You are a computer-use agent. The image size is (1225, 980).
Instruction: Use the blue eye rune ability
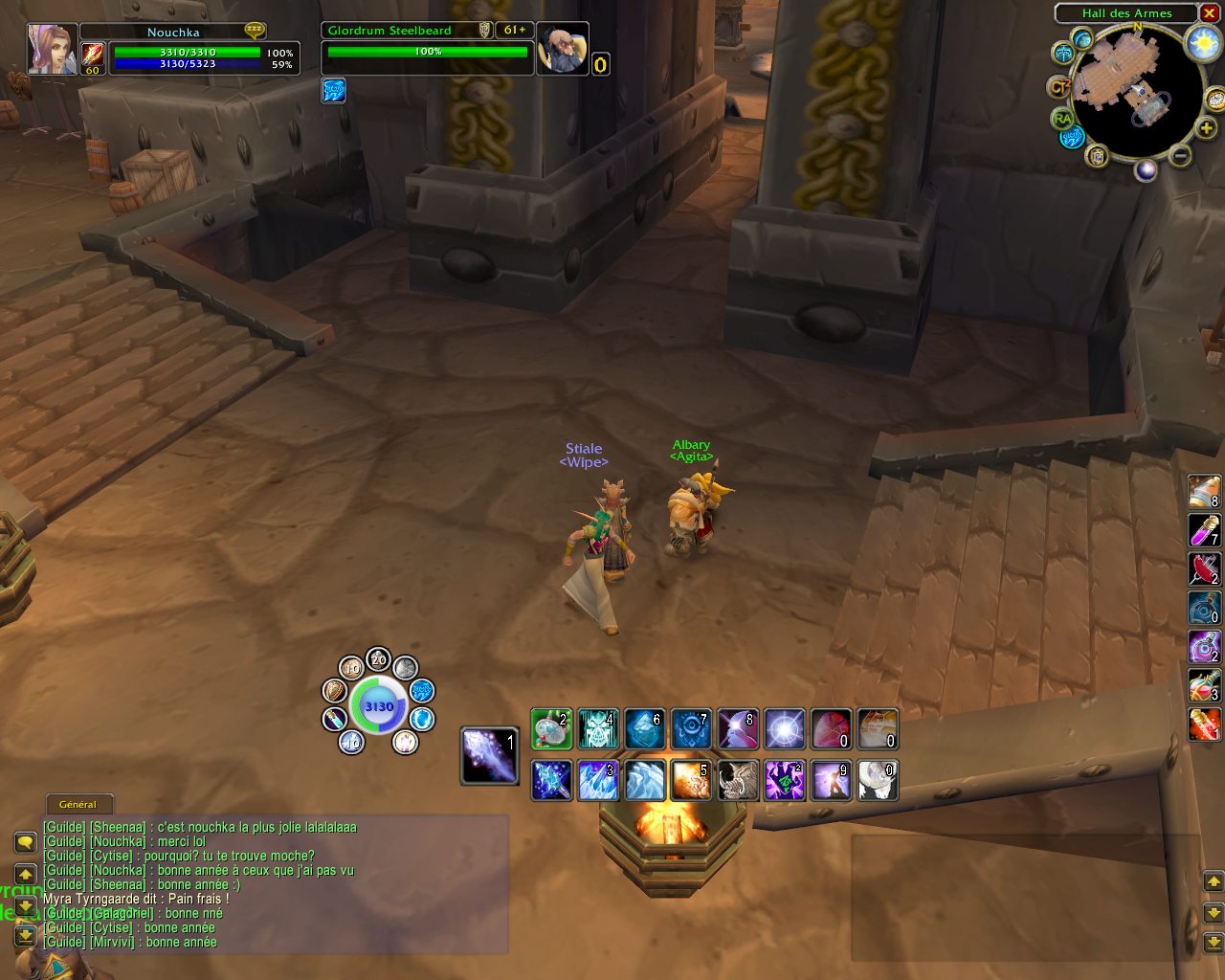tap(691, 729)
